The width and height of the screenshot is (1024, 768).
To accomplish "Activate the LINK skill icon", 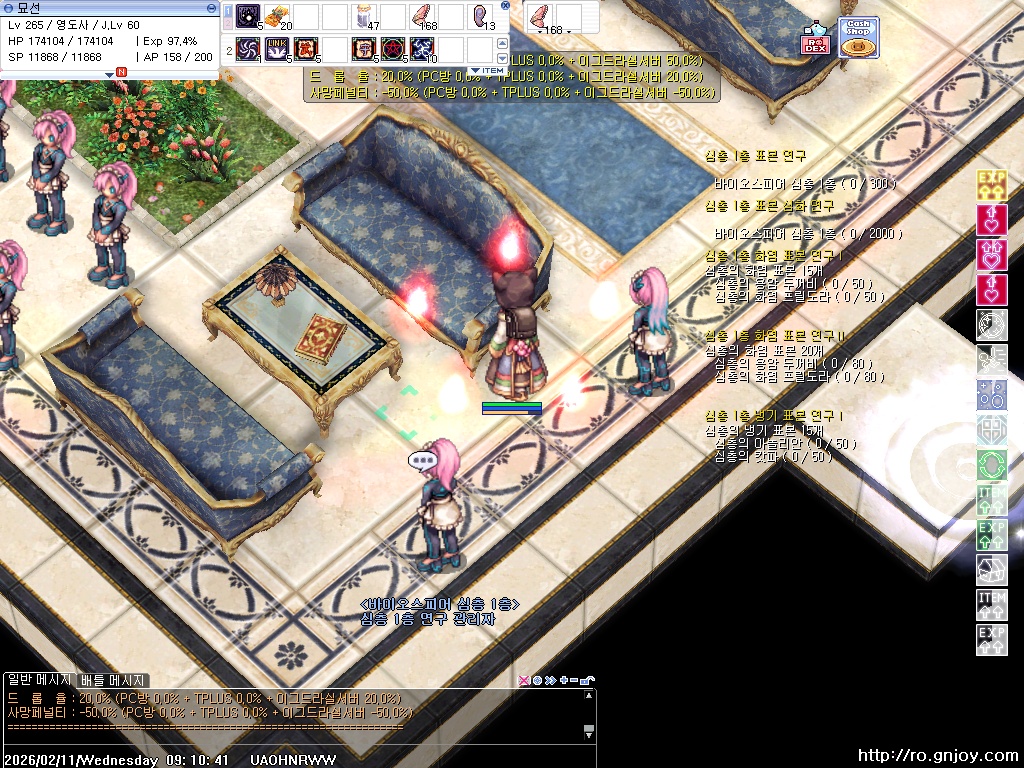I will (277, 48).
